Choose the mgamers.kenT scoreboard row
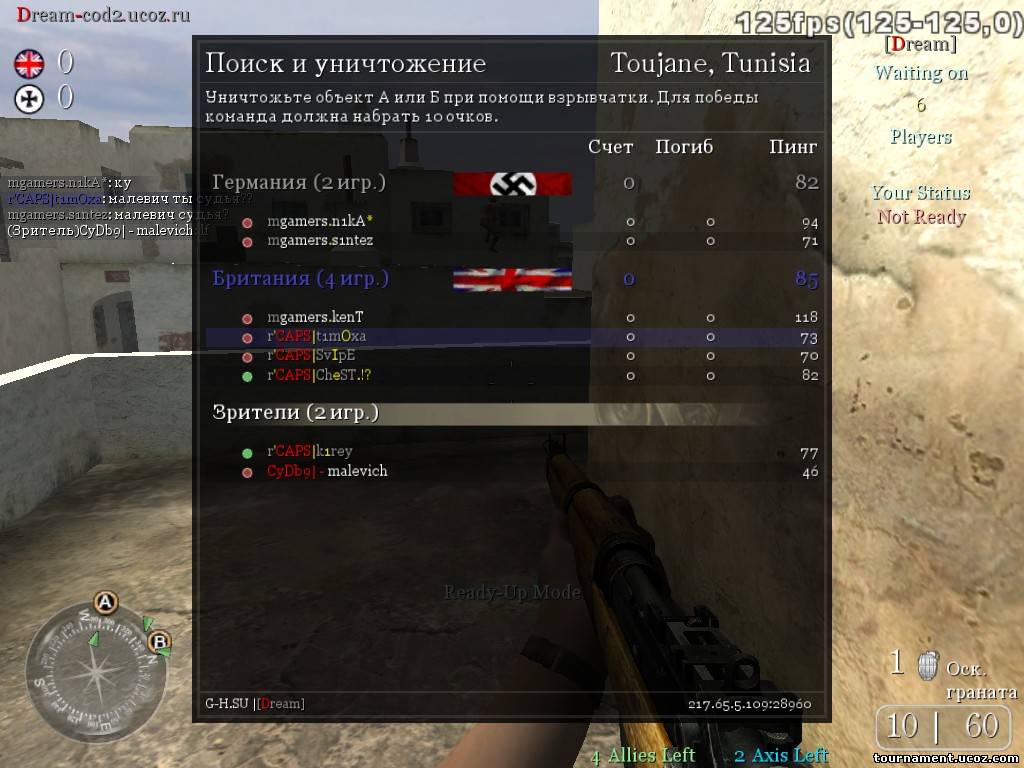The width and height of the screenshot is (1024, 768). point(315,317)
